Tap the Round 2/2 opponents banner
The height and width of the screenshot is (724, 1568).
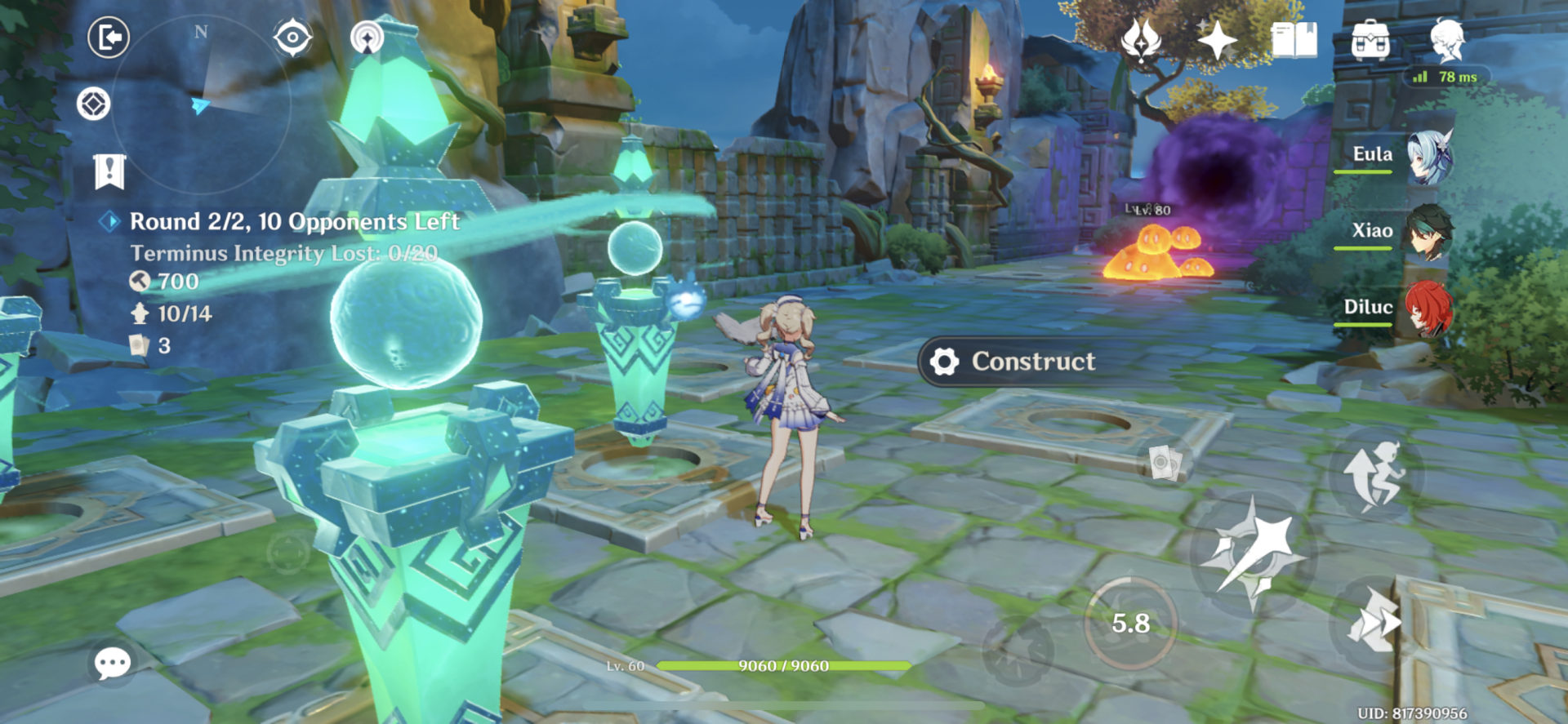tap(294, 221)
